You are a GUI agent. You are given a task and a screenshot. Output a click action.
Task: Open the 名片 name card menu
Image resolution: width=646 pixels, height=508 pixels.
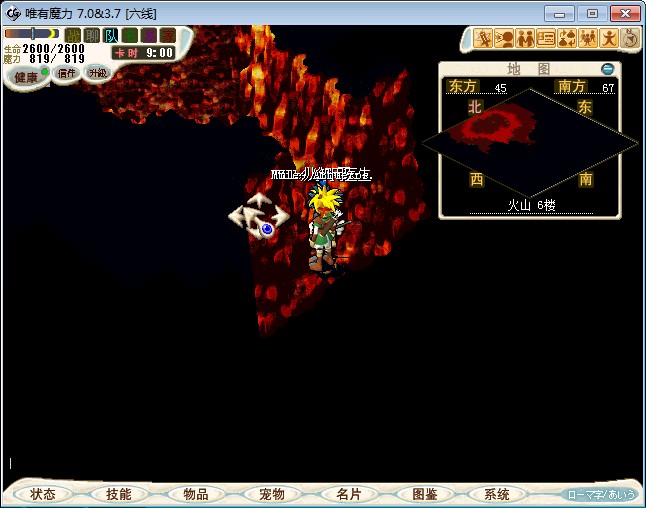348,494
